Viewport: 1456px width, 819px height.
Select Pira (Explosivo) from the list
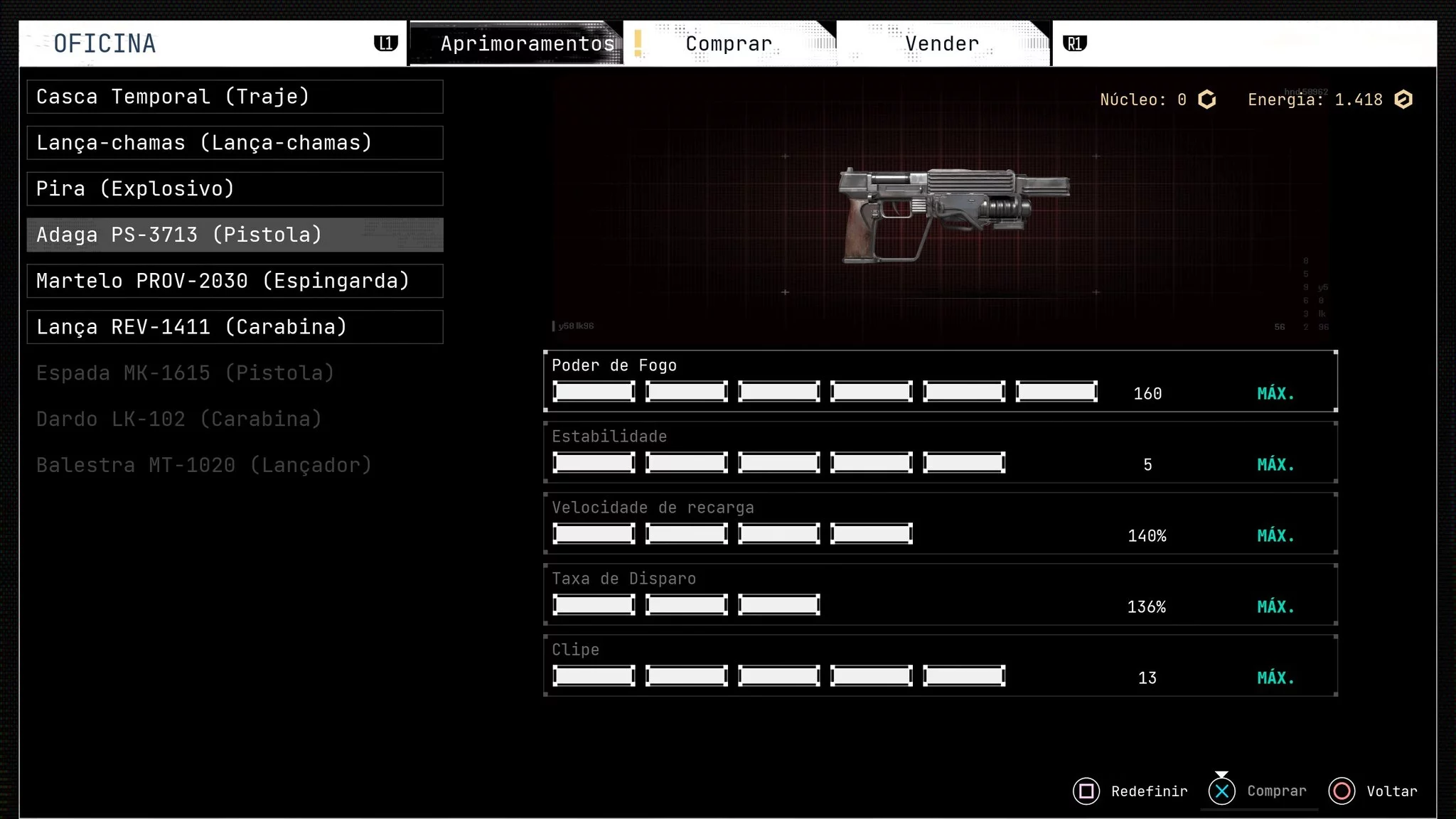click(235, 189)
